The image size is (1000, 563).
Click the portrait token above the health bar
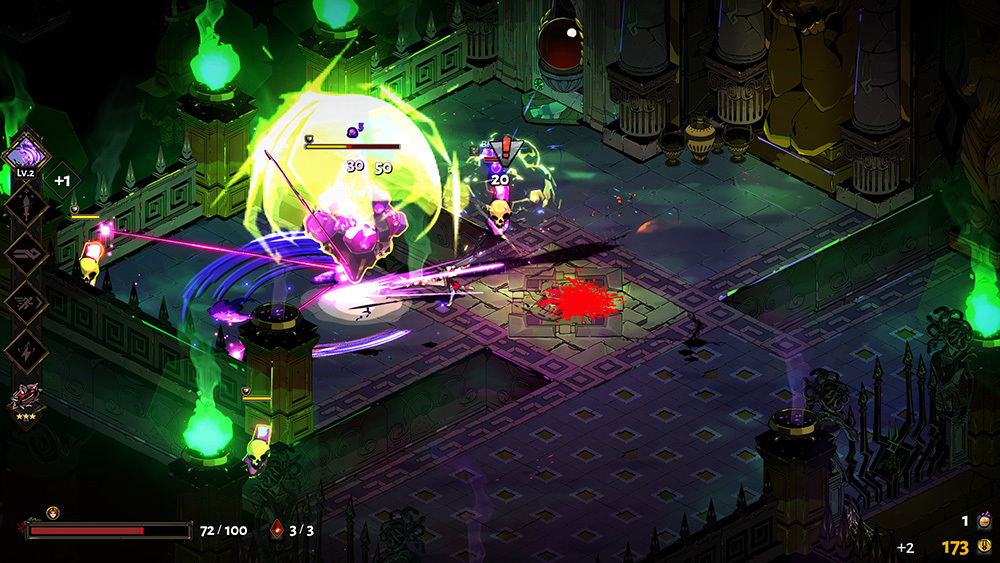53,513
